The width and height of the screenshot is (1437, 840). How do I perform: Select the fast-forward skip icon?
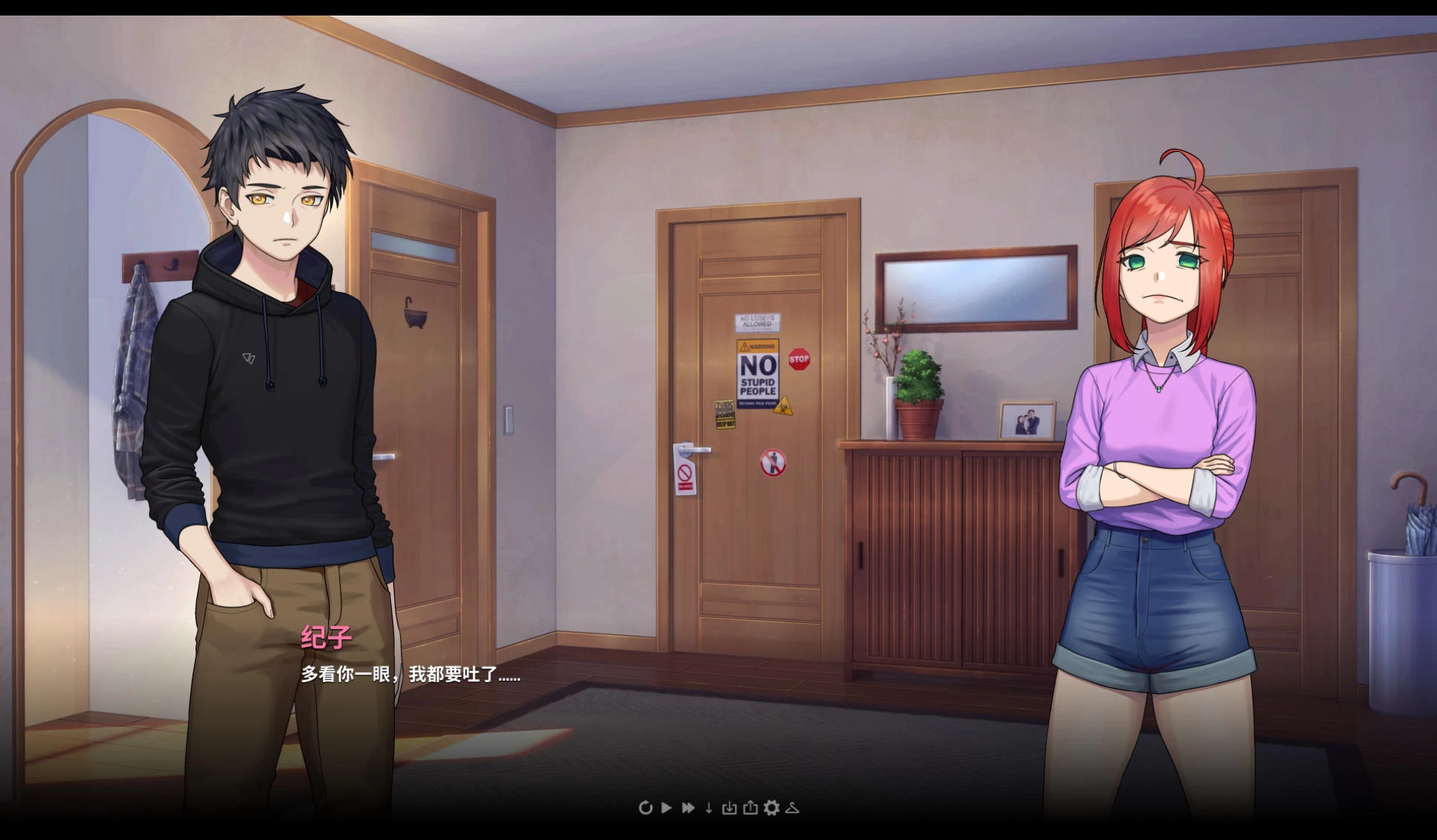687,809
